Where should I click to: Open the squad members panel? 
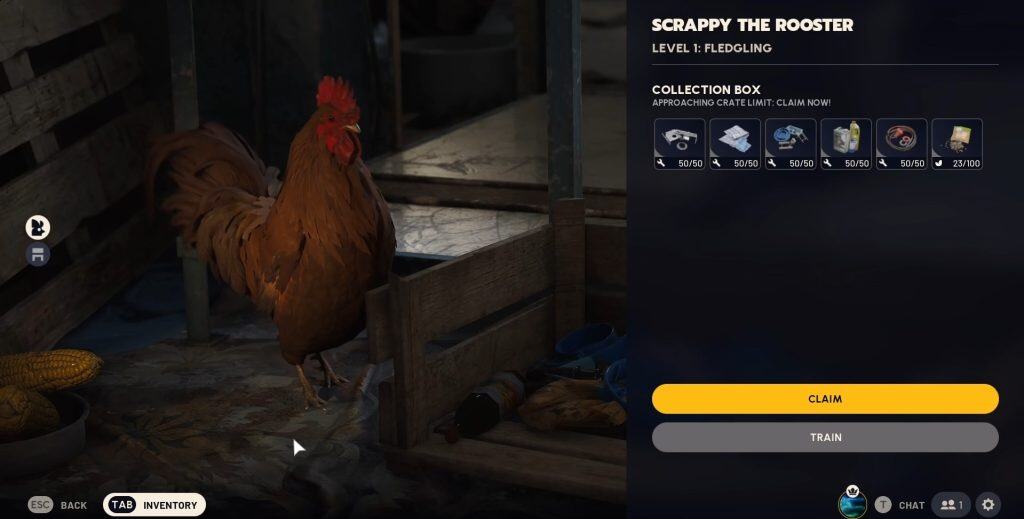click(950, 505)
